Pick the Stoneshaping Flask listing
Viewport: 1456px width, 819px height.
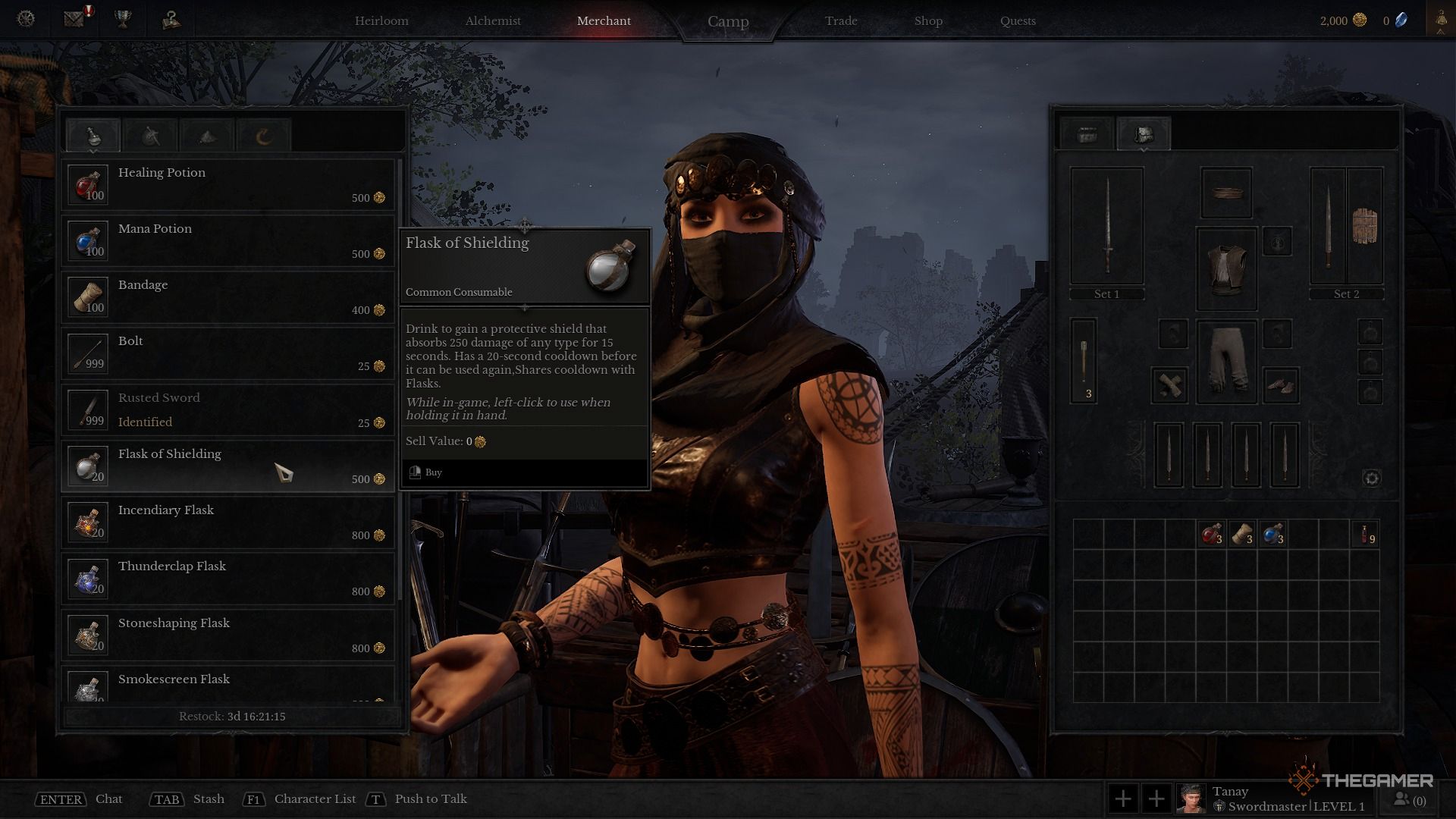(x=227, y=635)
